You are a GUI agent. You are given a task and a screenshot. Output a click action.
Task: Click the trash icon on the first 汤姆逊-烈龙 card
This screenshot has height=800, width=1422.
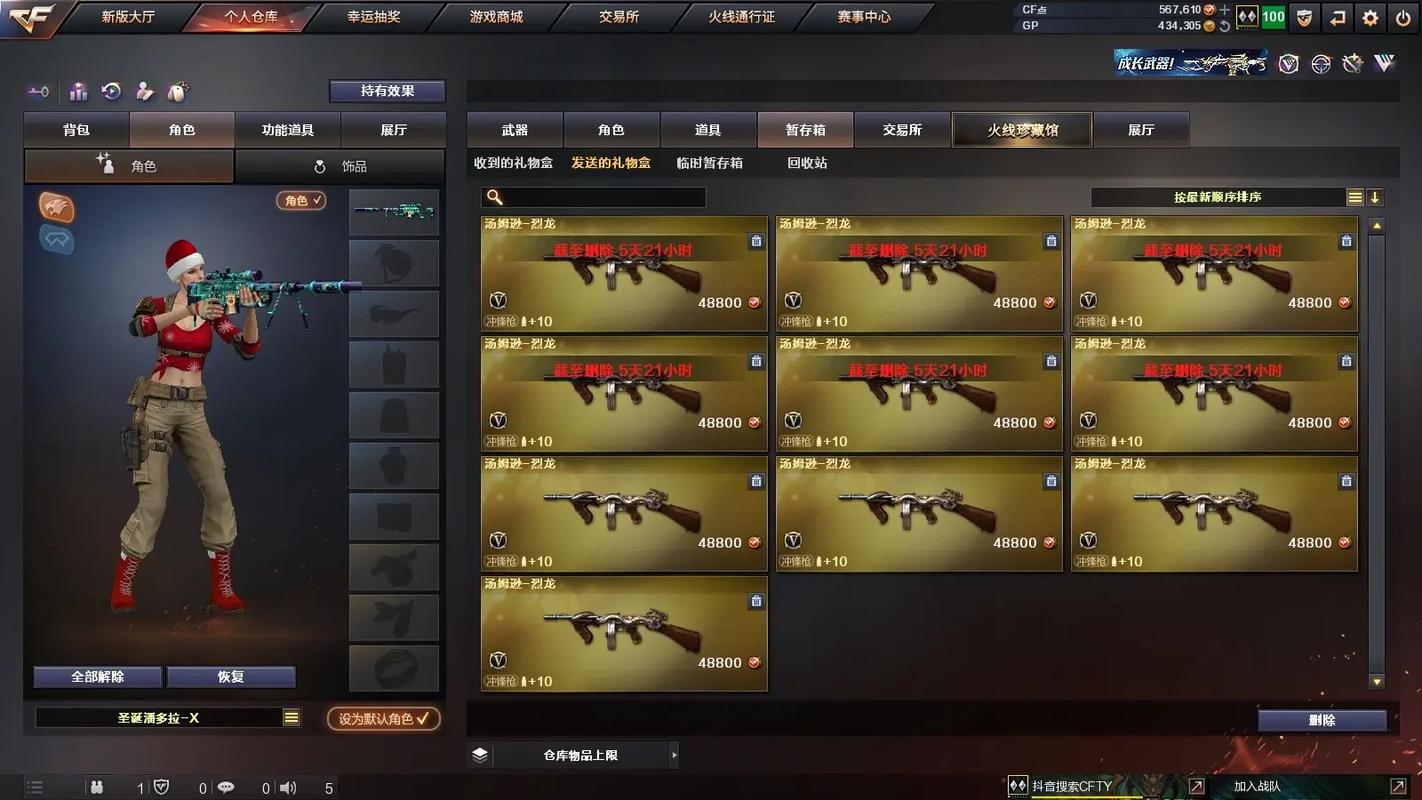(756, 241)
